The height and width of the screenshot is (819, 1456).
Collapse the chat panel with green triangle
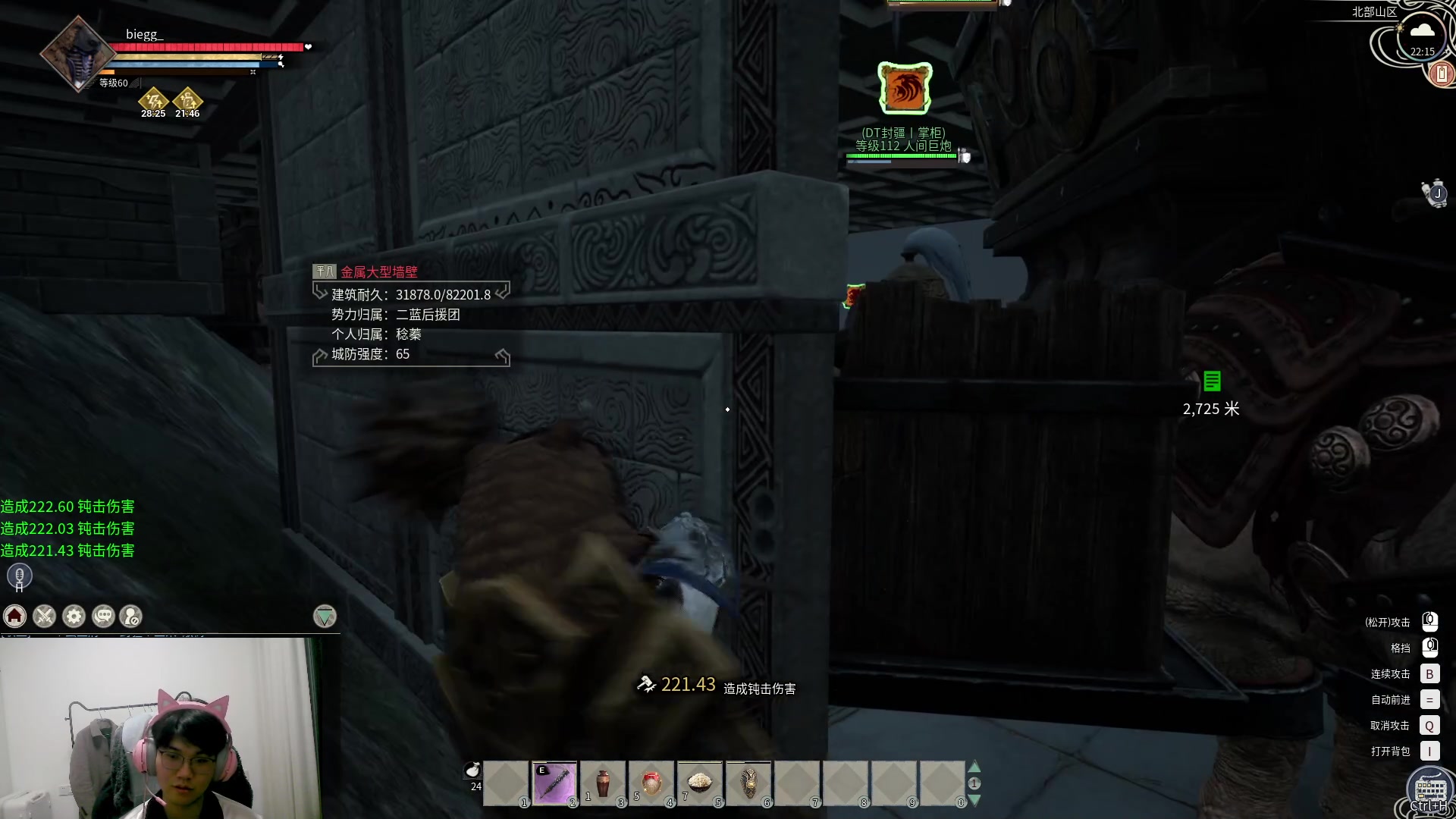pos(325,616)
